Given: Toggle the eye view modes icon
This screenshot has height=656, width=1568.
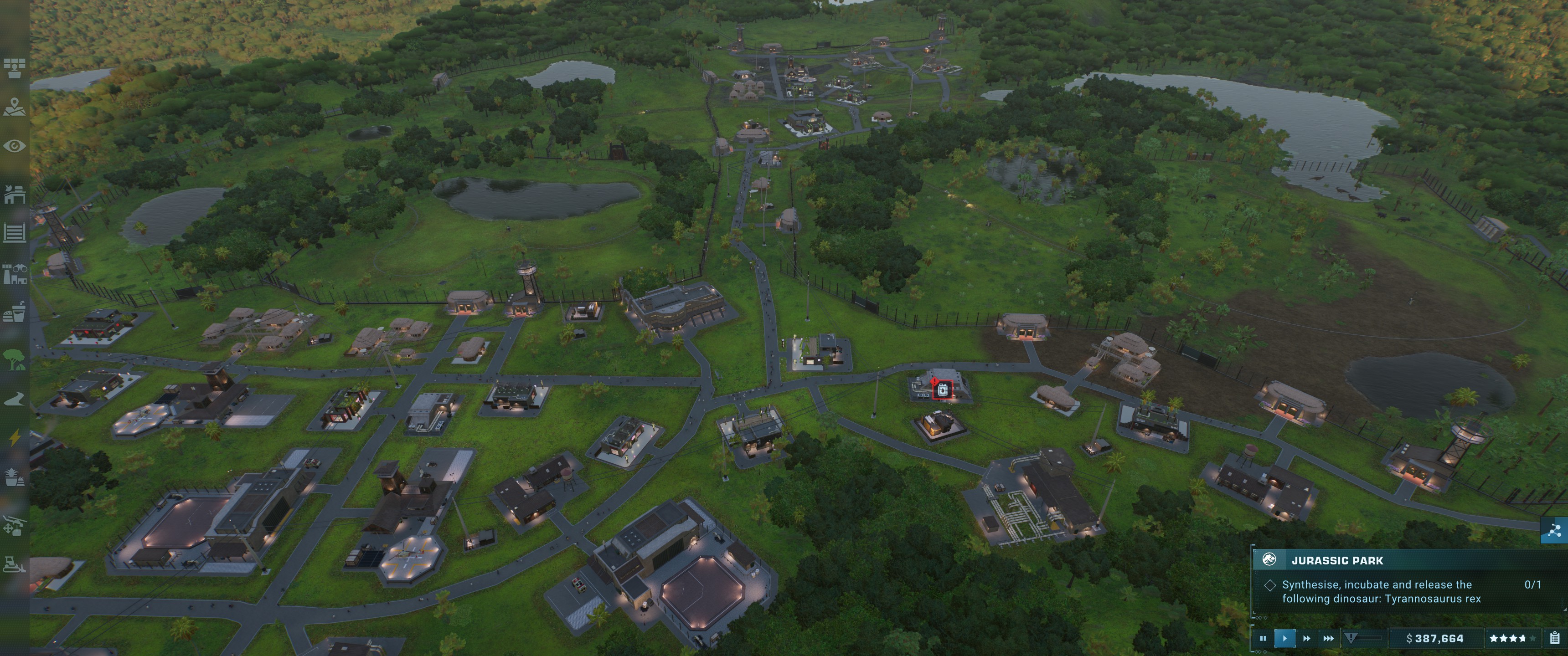Looking at the screenshot, I should [x=14, y=146].
